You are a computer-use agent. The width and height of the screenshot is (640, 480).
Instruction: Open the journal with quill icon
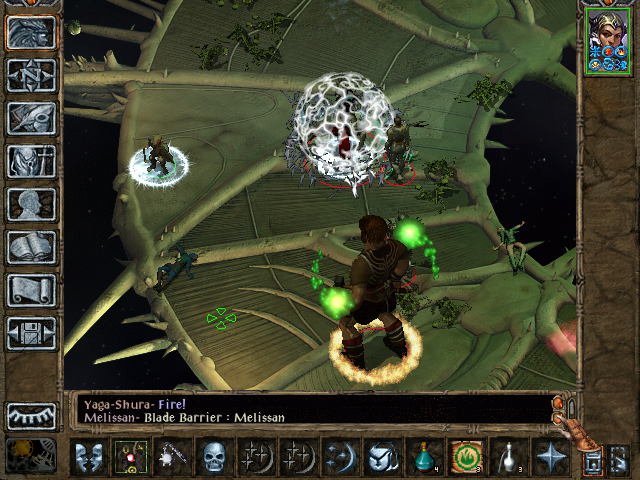[x=31, y=118]
